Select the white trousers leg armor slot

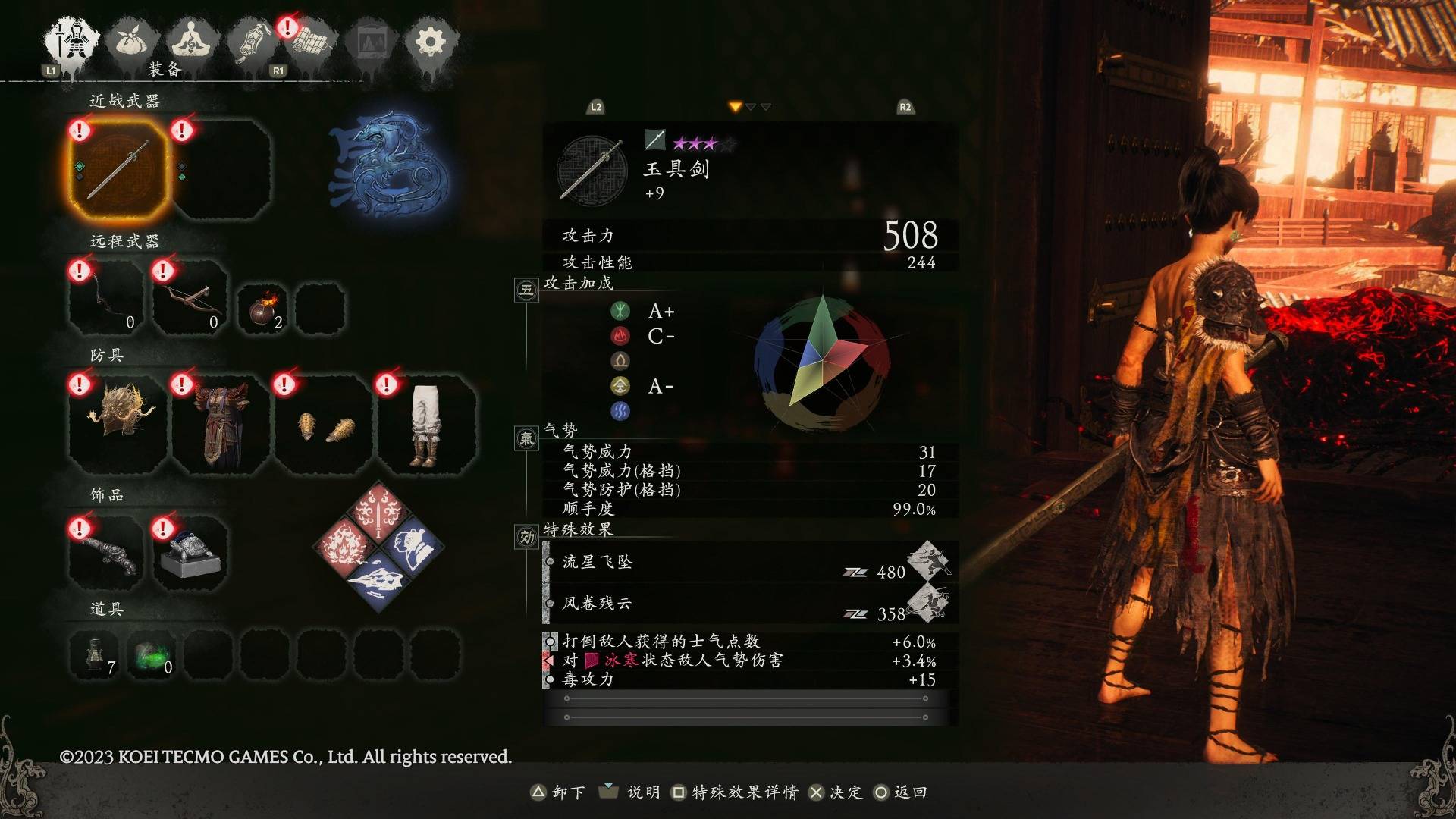point(426,423)
